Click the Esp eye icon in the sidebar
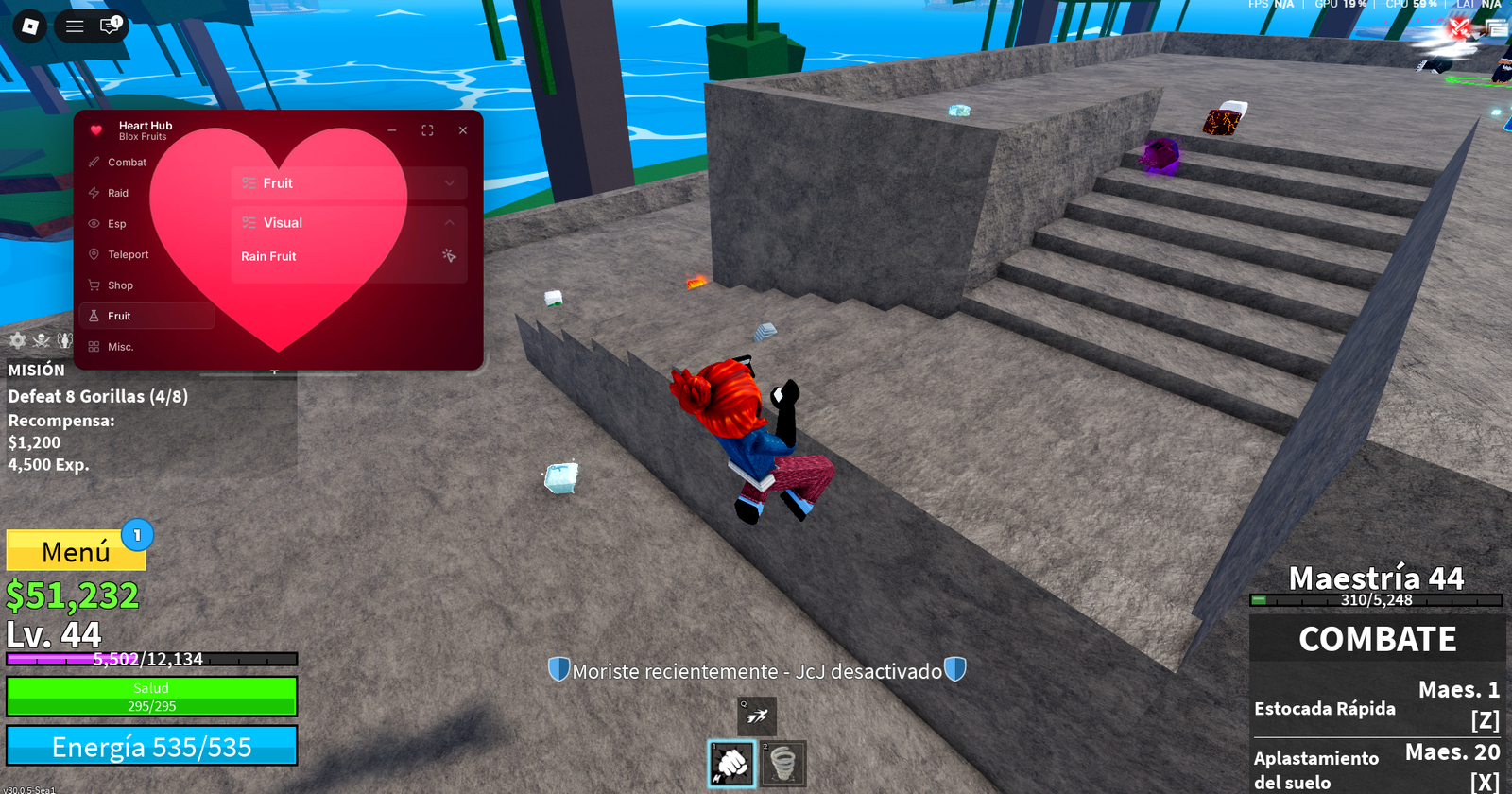This screenshot has height=794, width=1512. (x=93, y=223)
